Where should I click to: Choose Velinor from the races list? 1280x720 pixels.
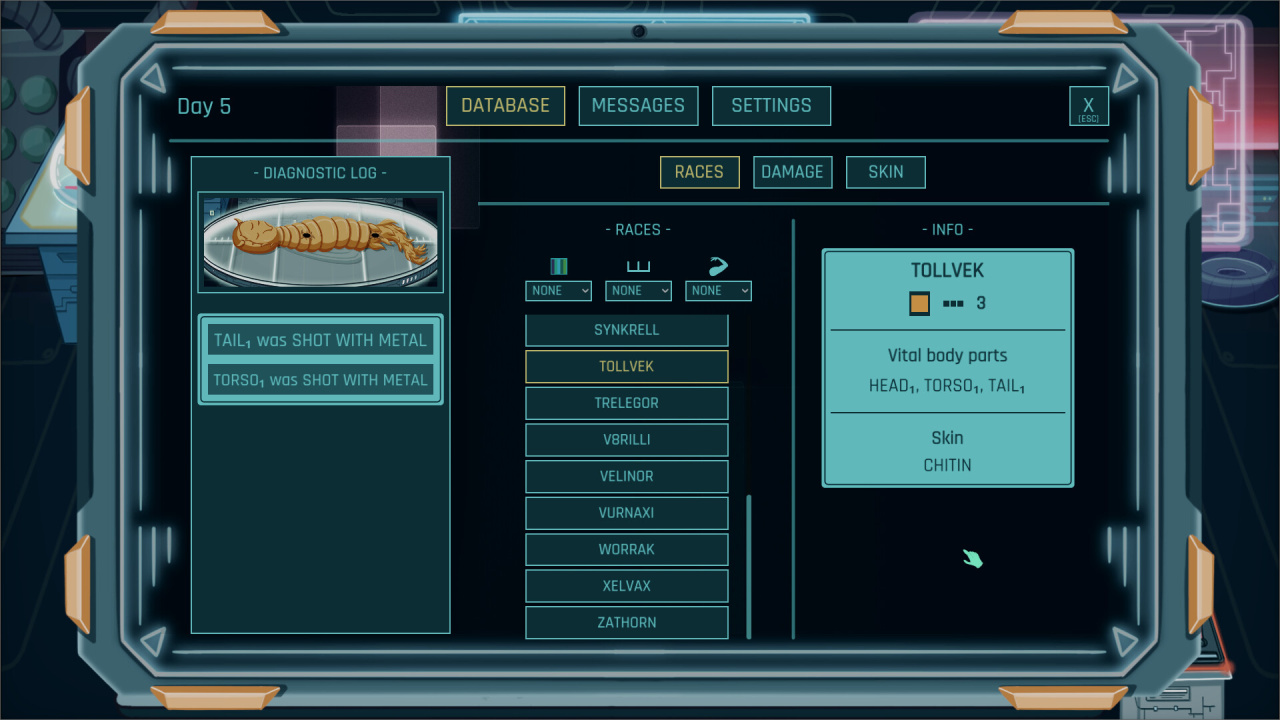(x=627, y=476)
